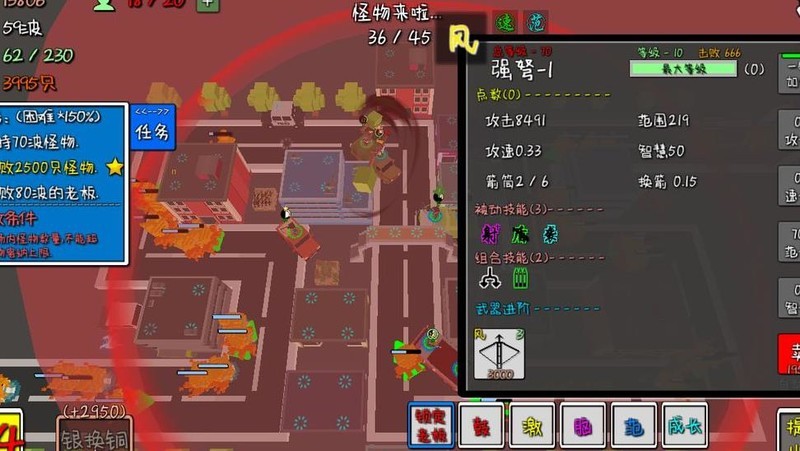Click the red button beside the weapon panel
The width and height of the screenshot is (800, 451).
789,354
